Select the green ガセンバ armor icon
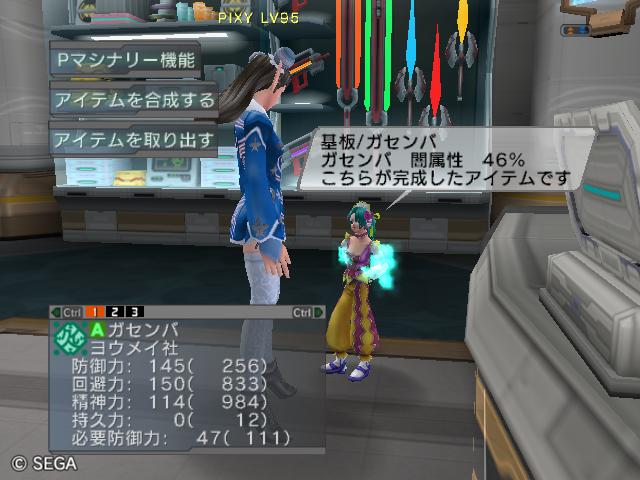Image resolution: width=640 pixels, height=480 pixels. [69, 337]
